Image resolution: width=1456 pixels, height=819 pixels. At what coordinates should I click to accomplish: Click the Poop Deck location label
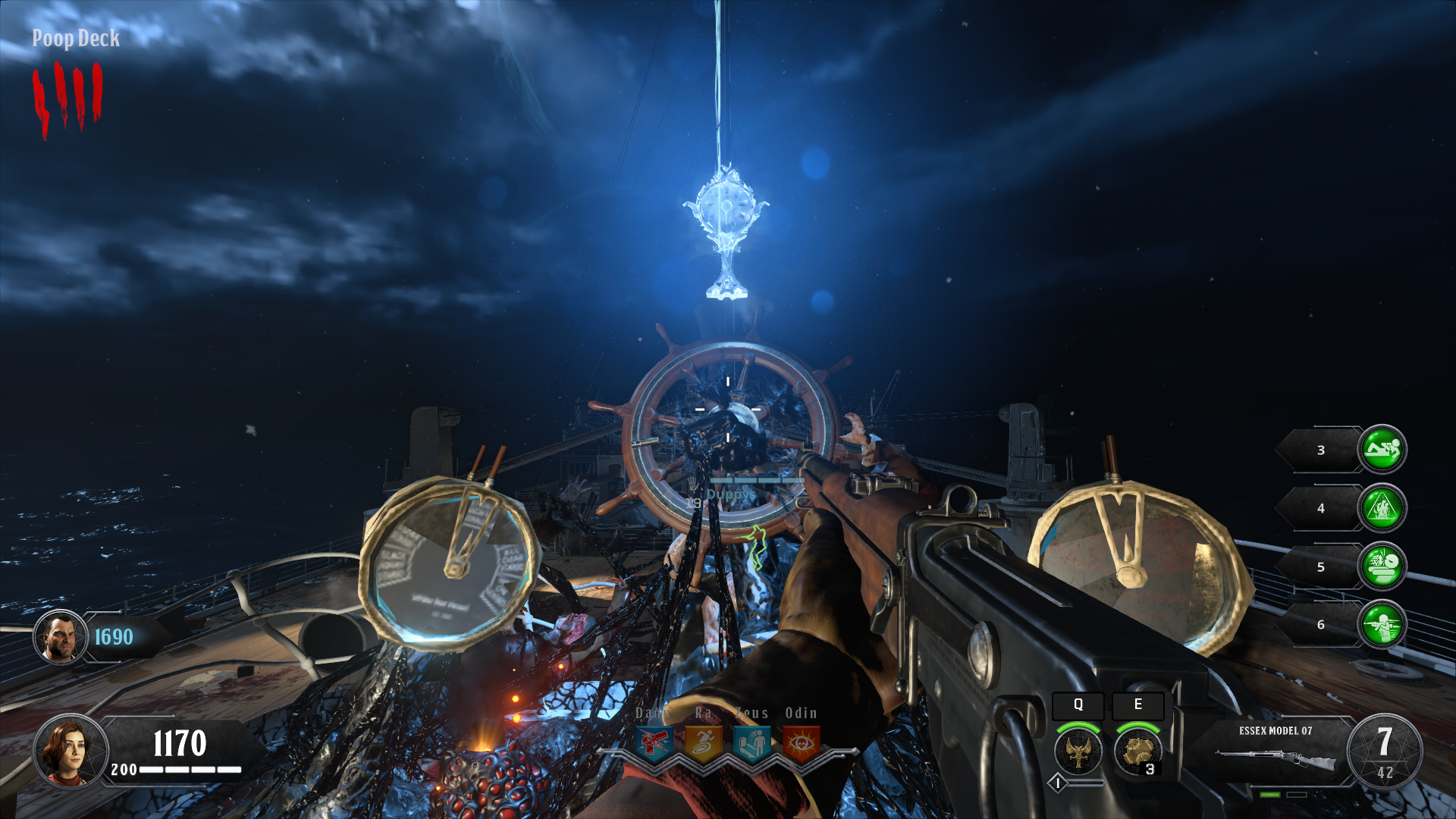[x=74, y=39]
